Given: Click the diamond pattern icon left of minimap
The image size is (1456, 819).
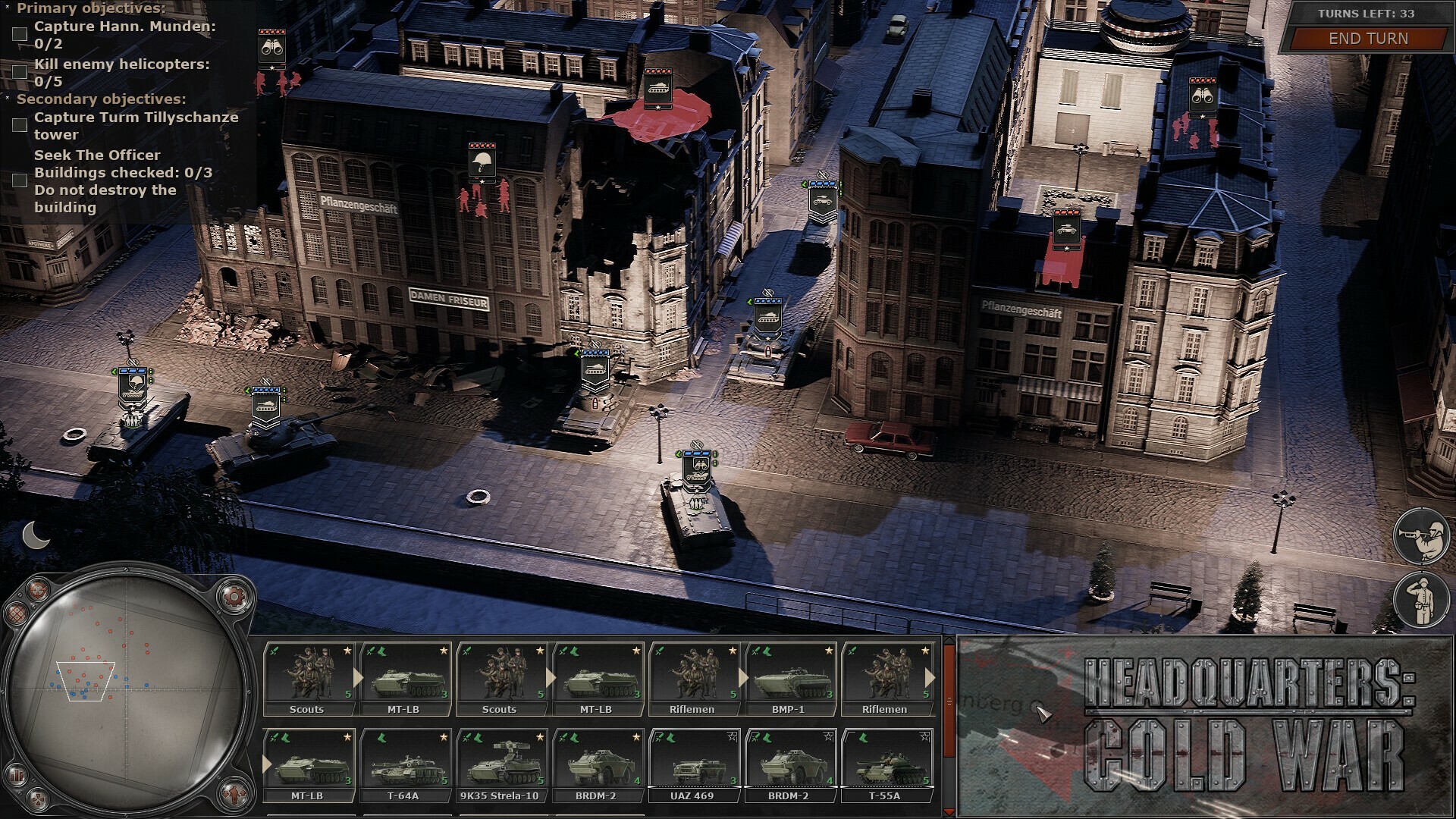Looking at the screenshot, I should pos(17,613).
